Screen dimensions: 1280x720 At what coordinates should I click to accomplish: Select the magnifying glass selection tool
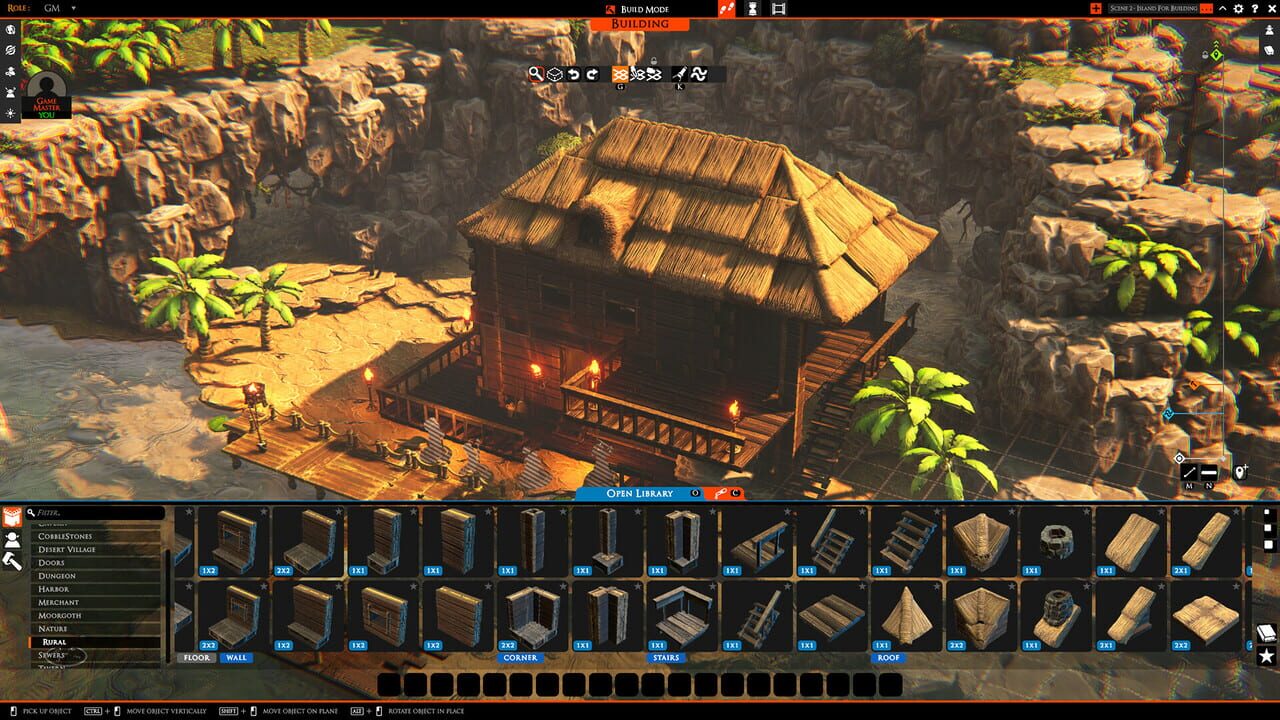[536, 74]
